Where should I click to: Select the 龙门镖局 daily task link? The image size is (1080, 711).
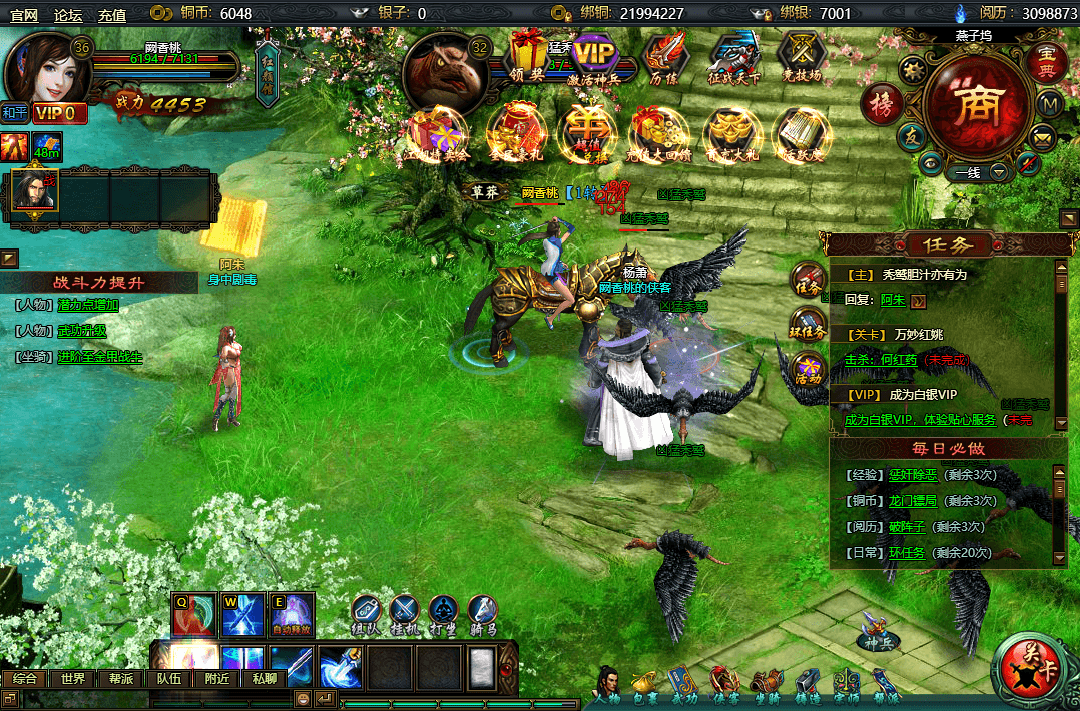click(x=910, y=501)
